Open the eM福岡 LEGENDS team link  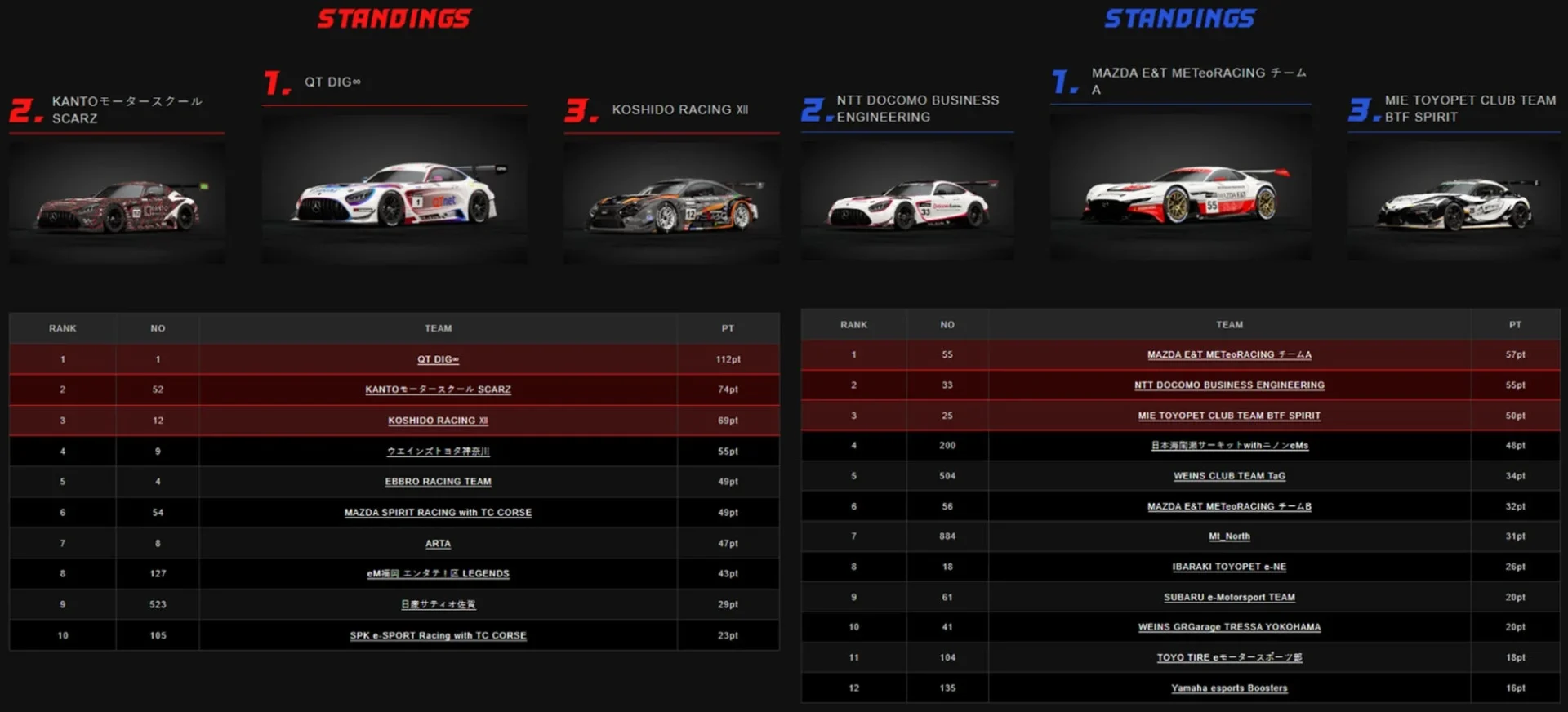438,574
